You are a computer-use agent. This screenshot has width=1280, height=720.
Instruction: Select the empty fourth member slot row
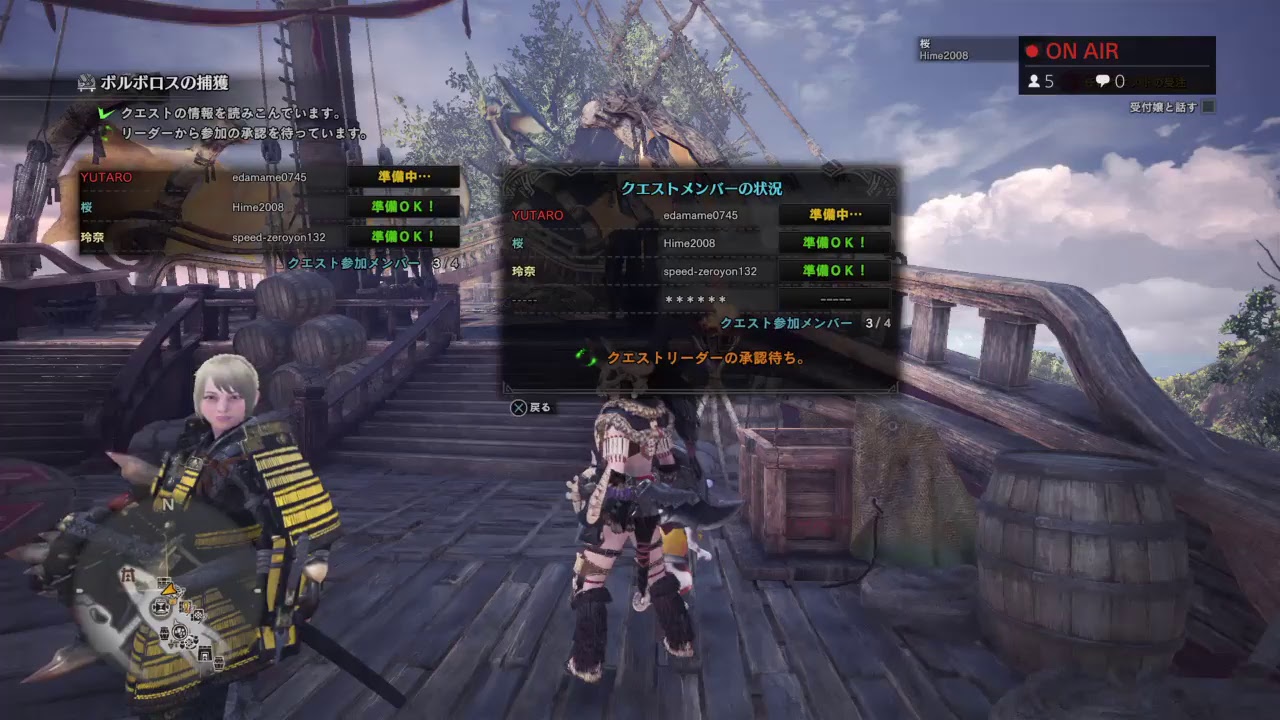pos(700,299)
